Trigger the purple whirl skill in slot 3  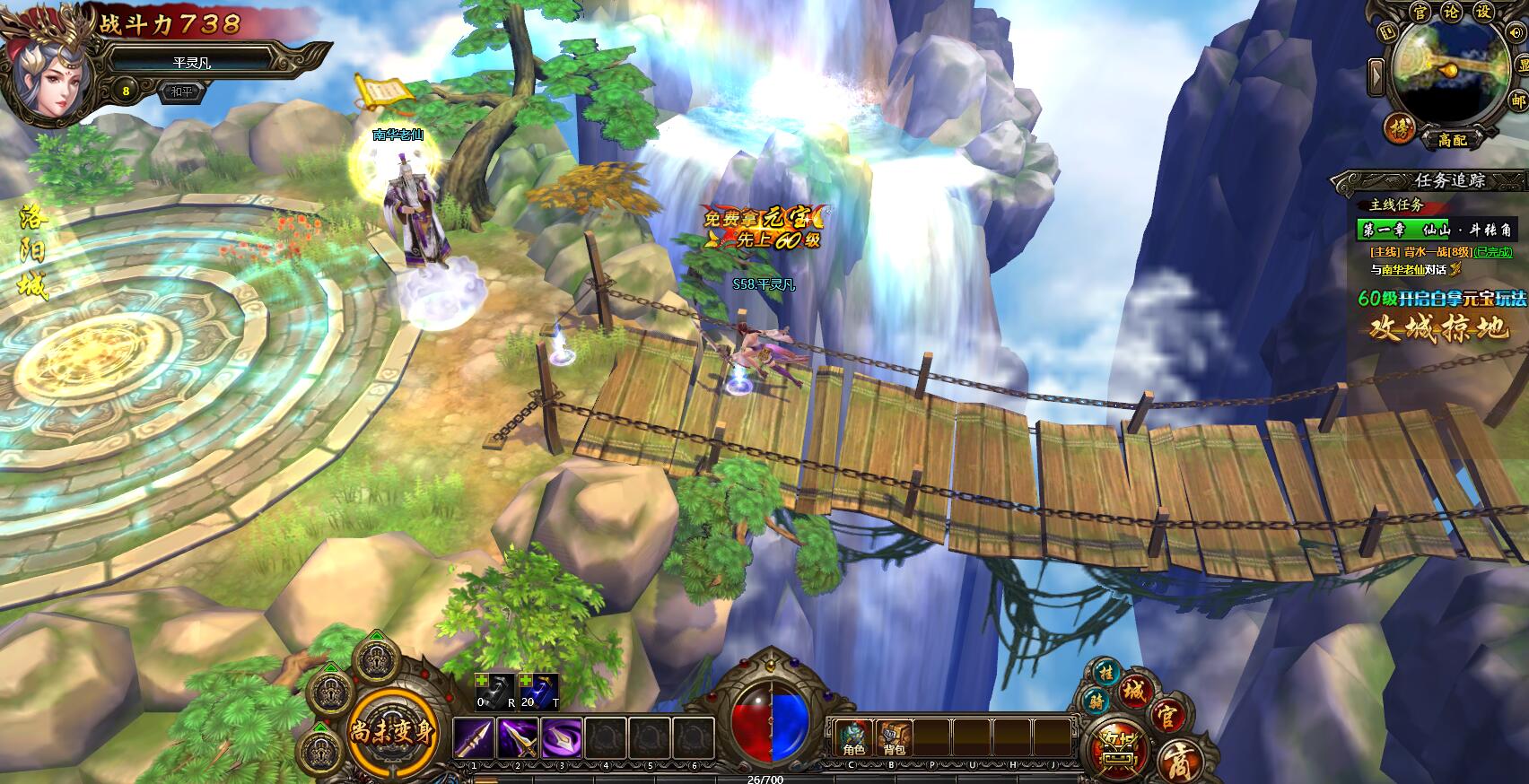click(x=562, y=738)
